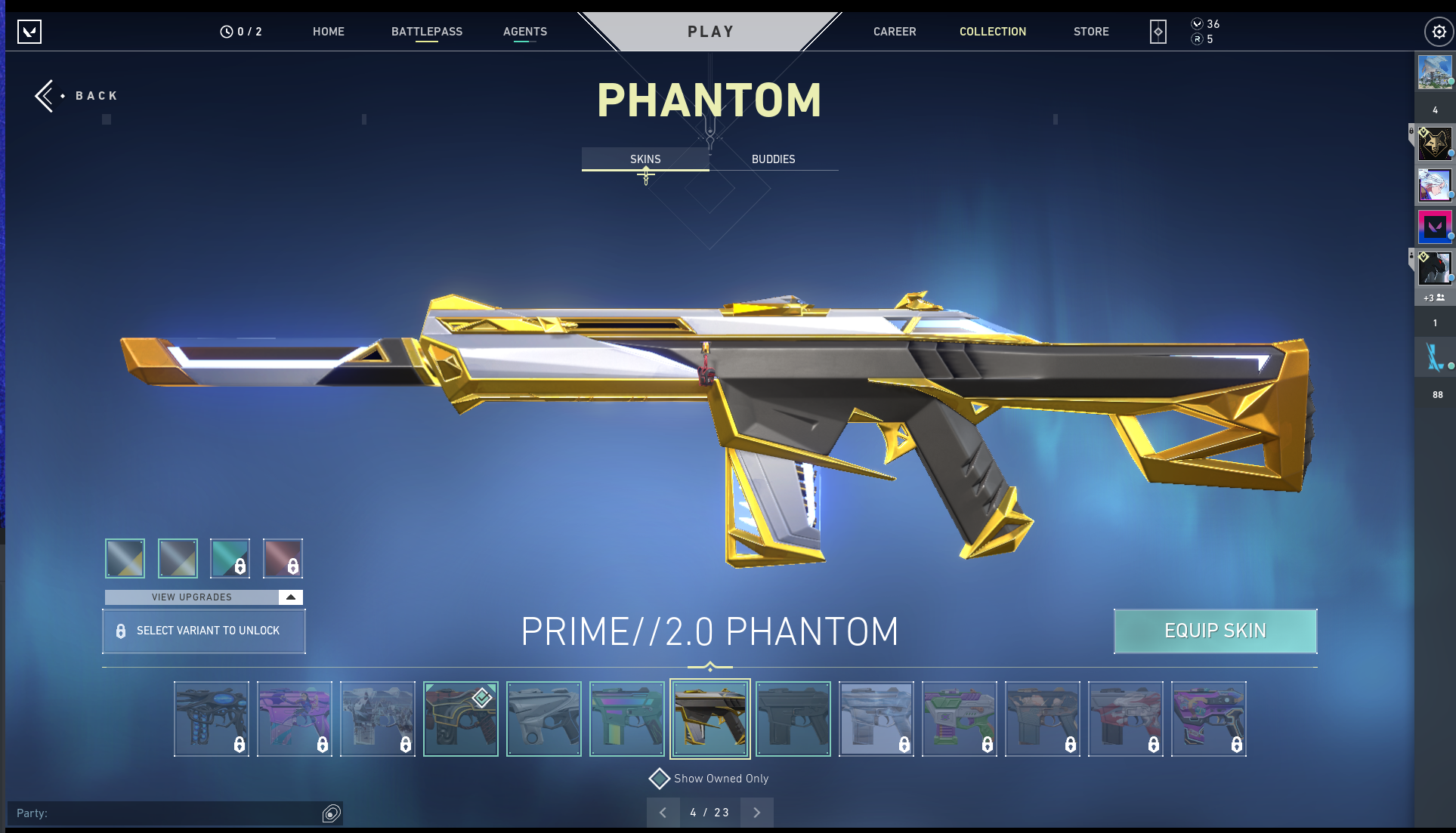Toggle the locked teal variant chip
1456x833 pixels.
point(230,558)
